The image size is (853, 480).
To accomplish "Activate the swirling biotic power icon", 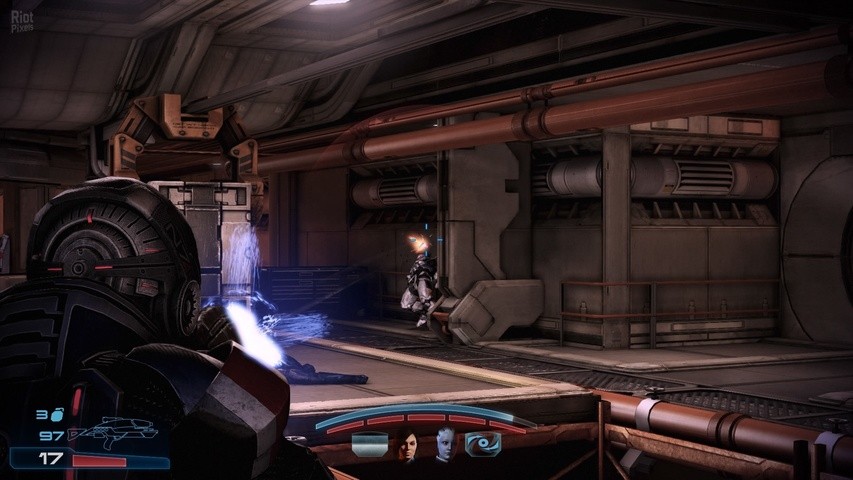I will (x=483, y=444).
